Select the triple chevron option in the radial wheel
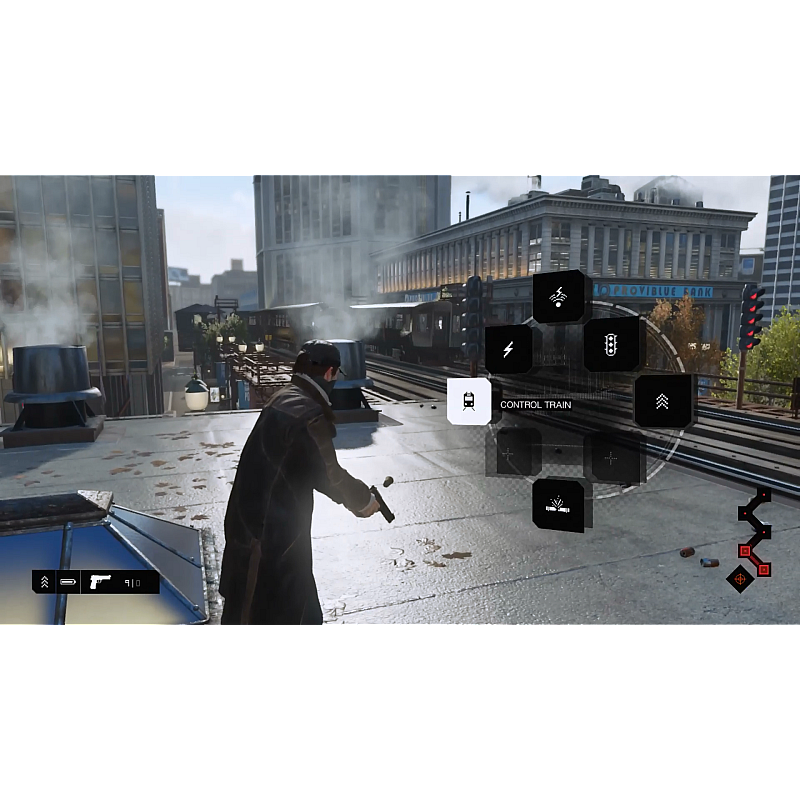Screen dimensions: 800x800 (x=662, y=401)
